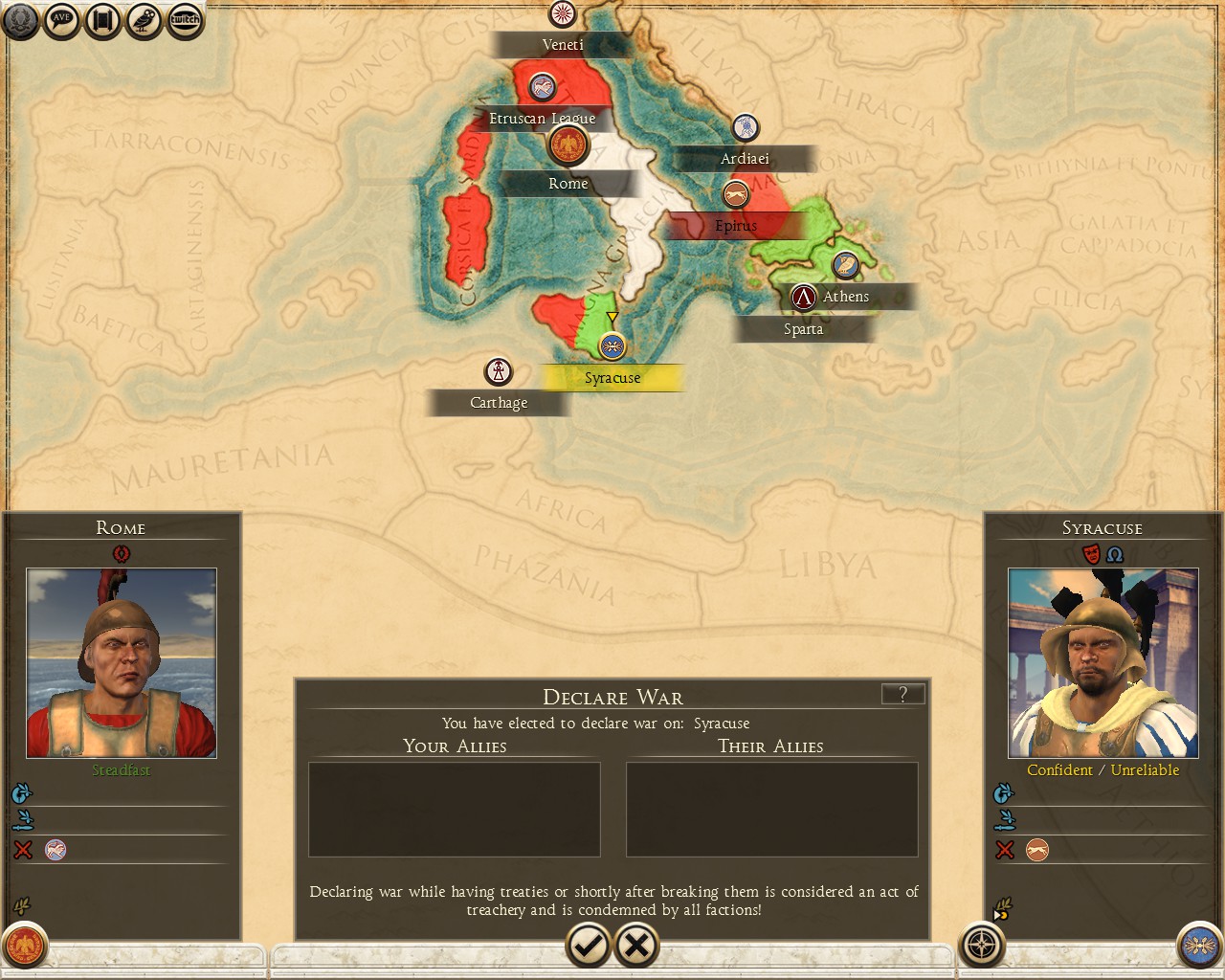Select Carthage faction emblem on the map

pyautogui.click(x=498, y=371)
